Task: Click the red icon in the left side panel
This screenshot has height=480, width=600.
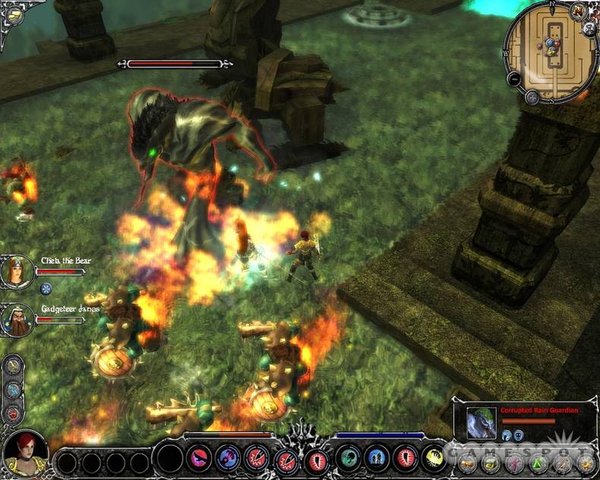Action: [x=13, y=412]
